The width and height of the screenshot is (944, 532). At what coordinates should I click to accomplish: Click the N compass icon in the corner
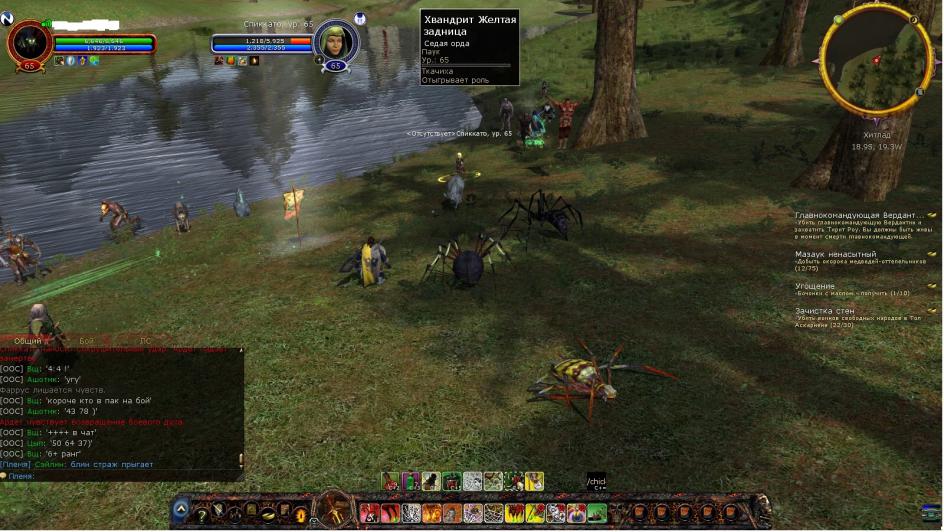coord(7,19)
